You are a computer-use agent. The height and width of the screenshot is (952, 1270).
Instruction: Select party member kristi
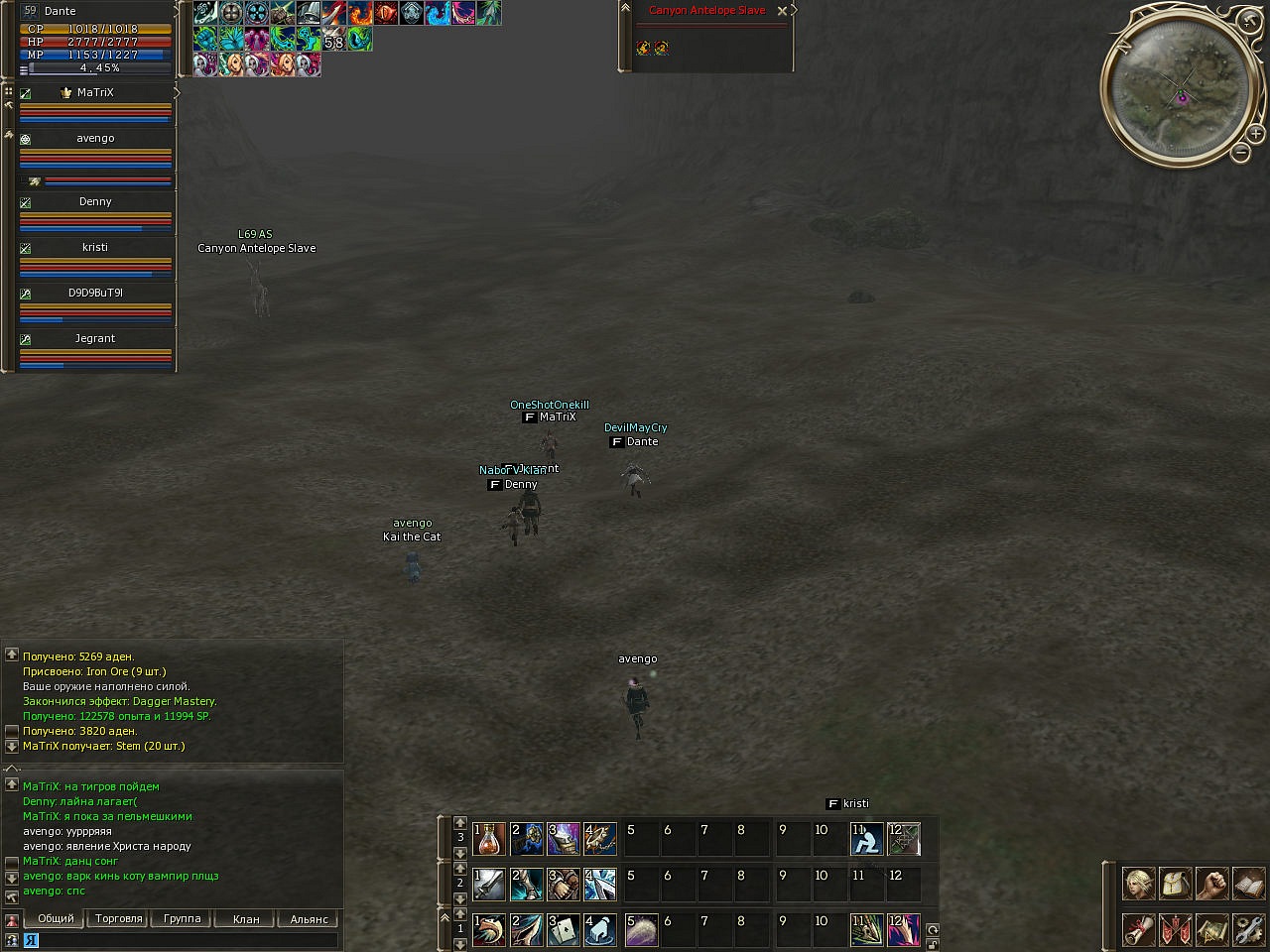coord(95,247)
